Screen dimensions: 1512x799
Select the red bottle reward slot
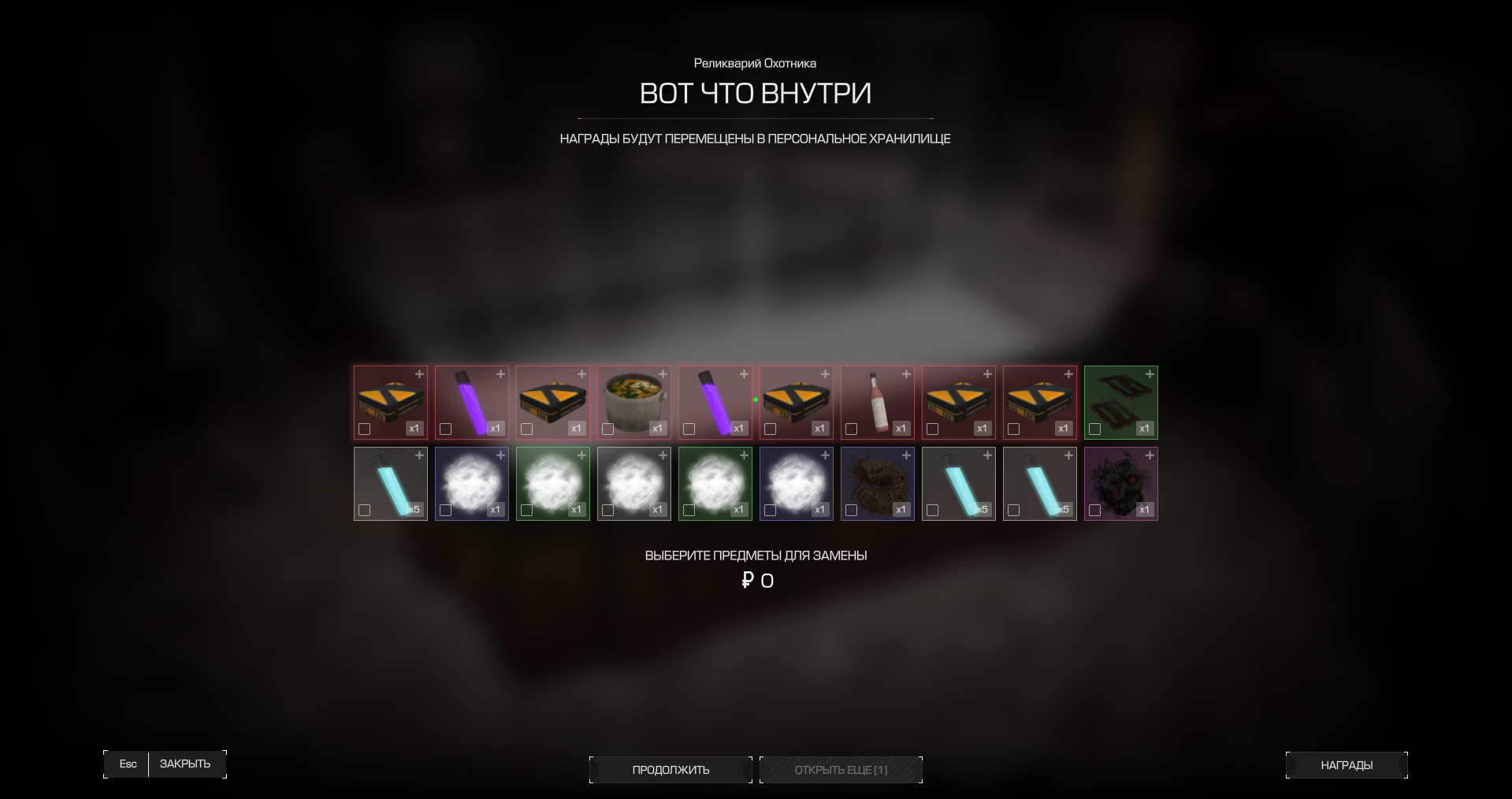[x=878, y=400]
